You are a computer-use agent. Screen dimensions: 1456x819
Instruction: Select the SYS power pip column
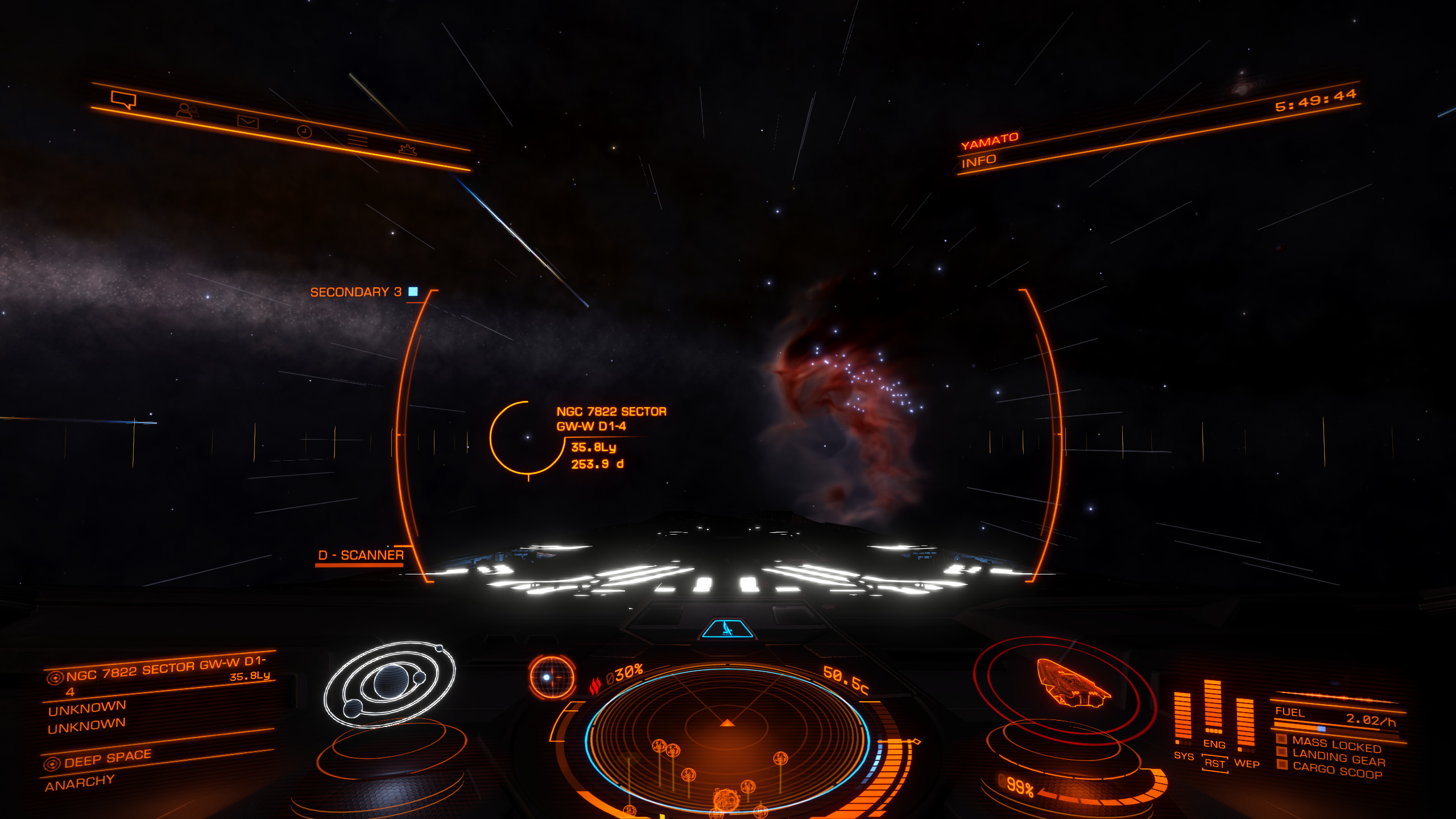click(x=1182, y=718)
